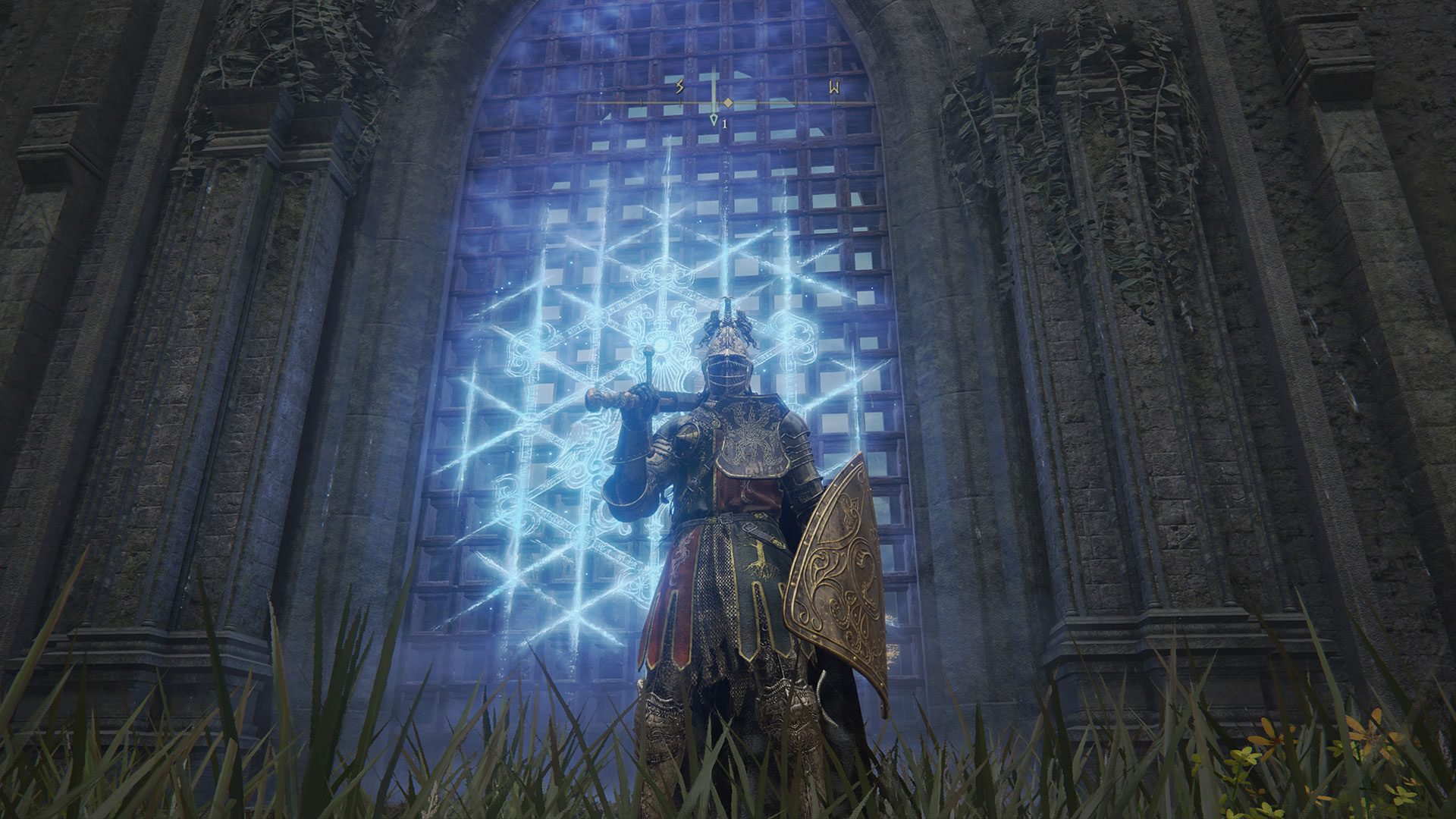The image size is (1456, 819).
Task: Click the green waypoint marker numbered 1
Action: pyautogui.click(x=714, y=121)
